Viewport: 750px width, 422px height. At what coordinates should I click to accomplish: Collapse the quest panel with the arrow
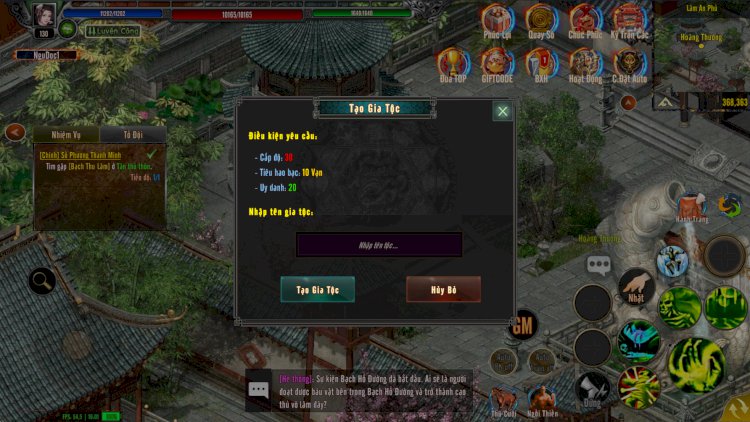point(15,132)
